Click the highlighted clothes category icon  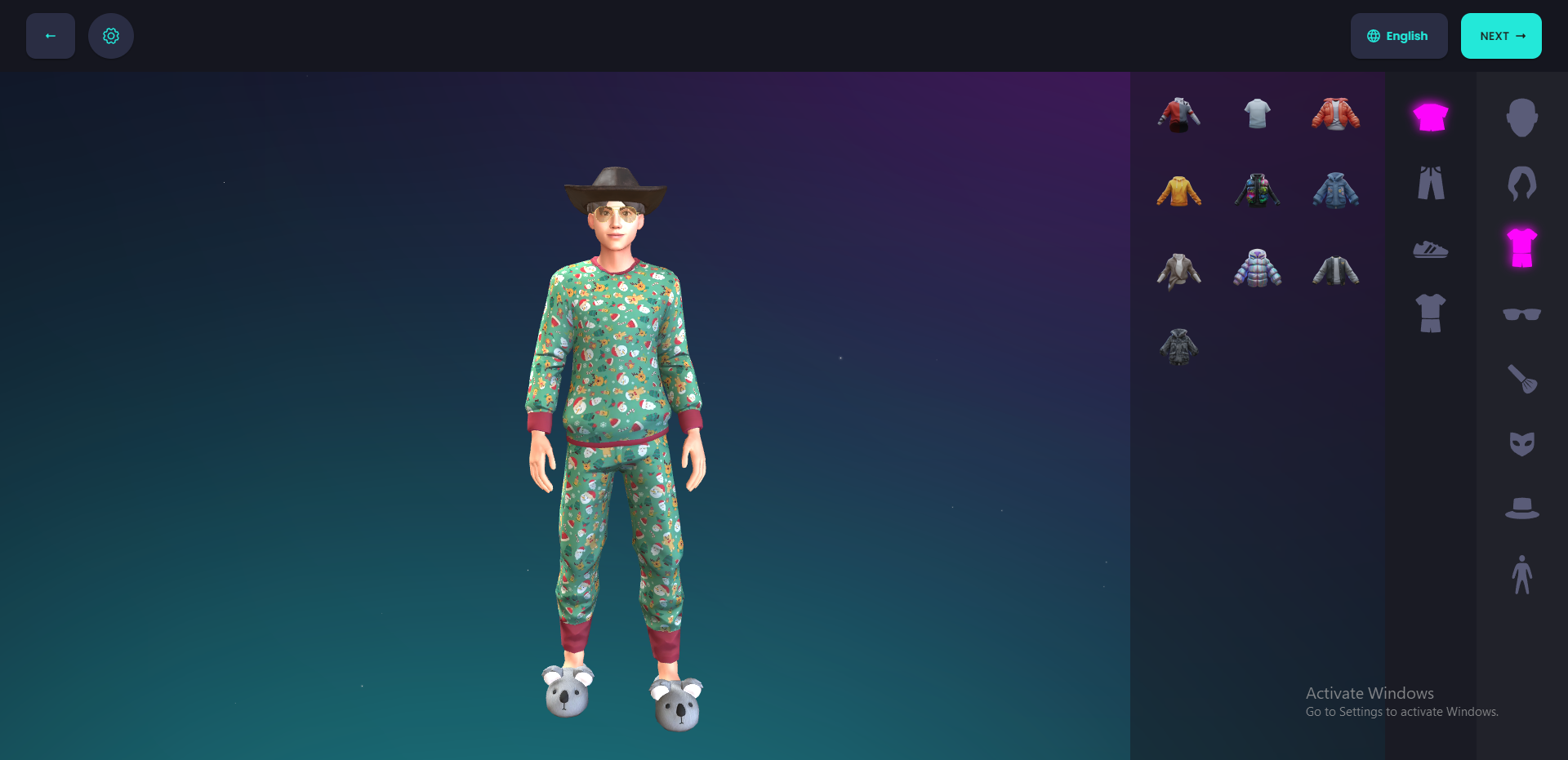[1521, 247]
